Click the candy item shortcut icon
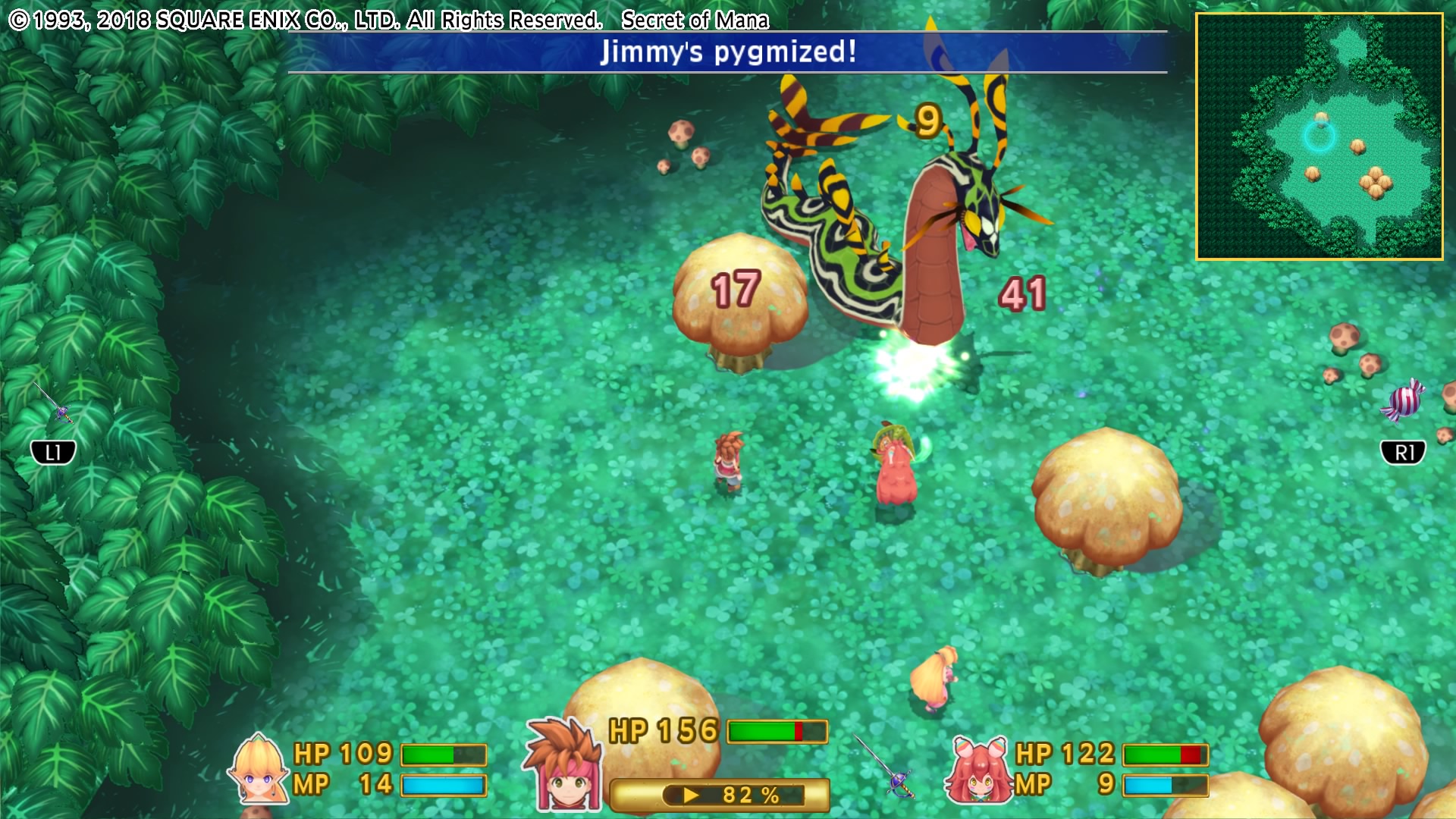 (1402, 400)
